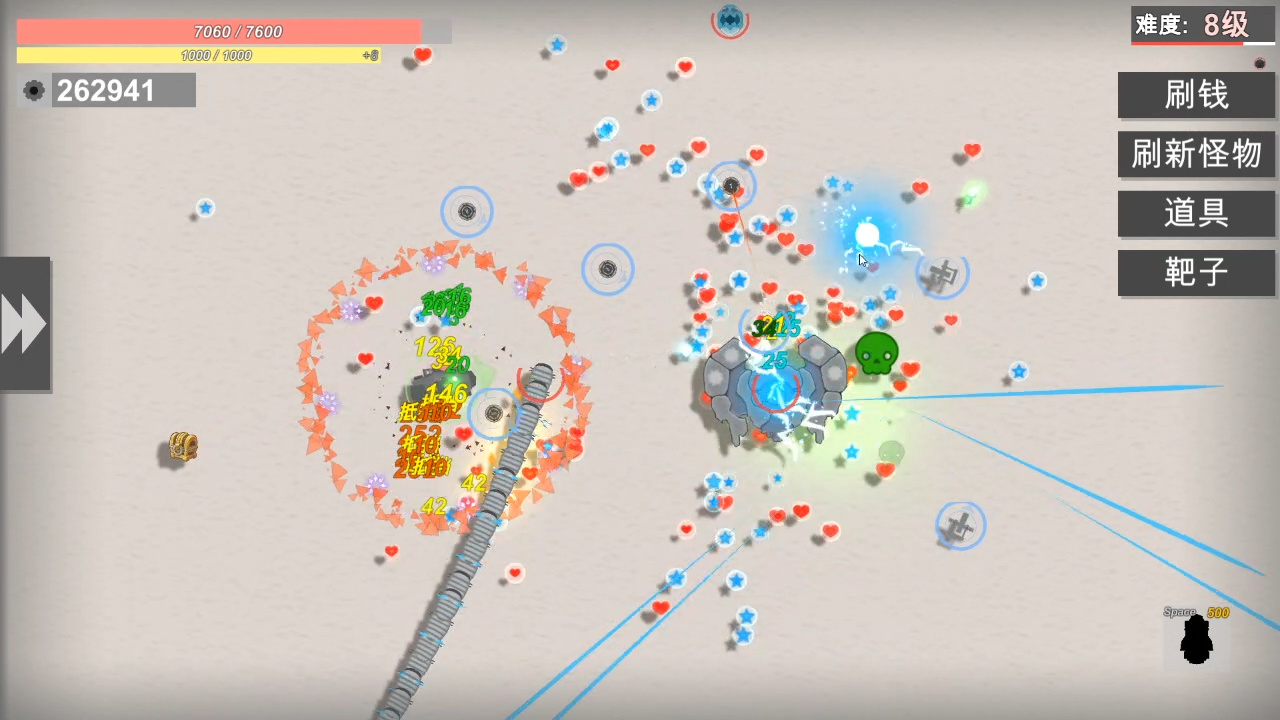Viewport: 1280px width, 720px height.
Task: Click the red health bar showing 7060/7600
Action: click(238, 31)
